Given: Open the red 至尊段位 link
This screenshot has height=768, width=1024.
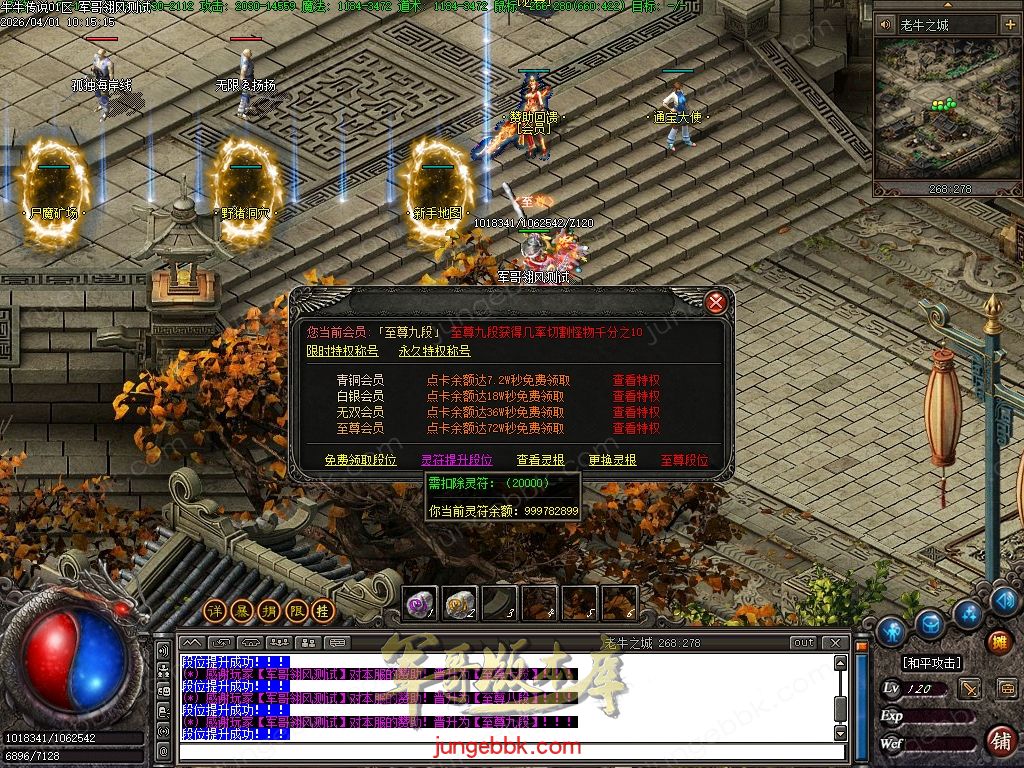Looking at the screenshot, I should [x=684, y=460].
